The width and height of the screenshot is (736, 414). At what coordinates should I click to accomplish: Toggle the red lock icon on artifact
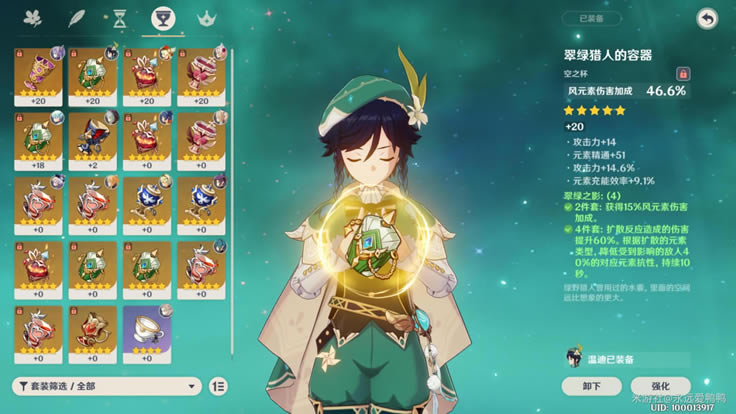[683, 73]
